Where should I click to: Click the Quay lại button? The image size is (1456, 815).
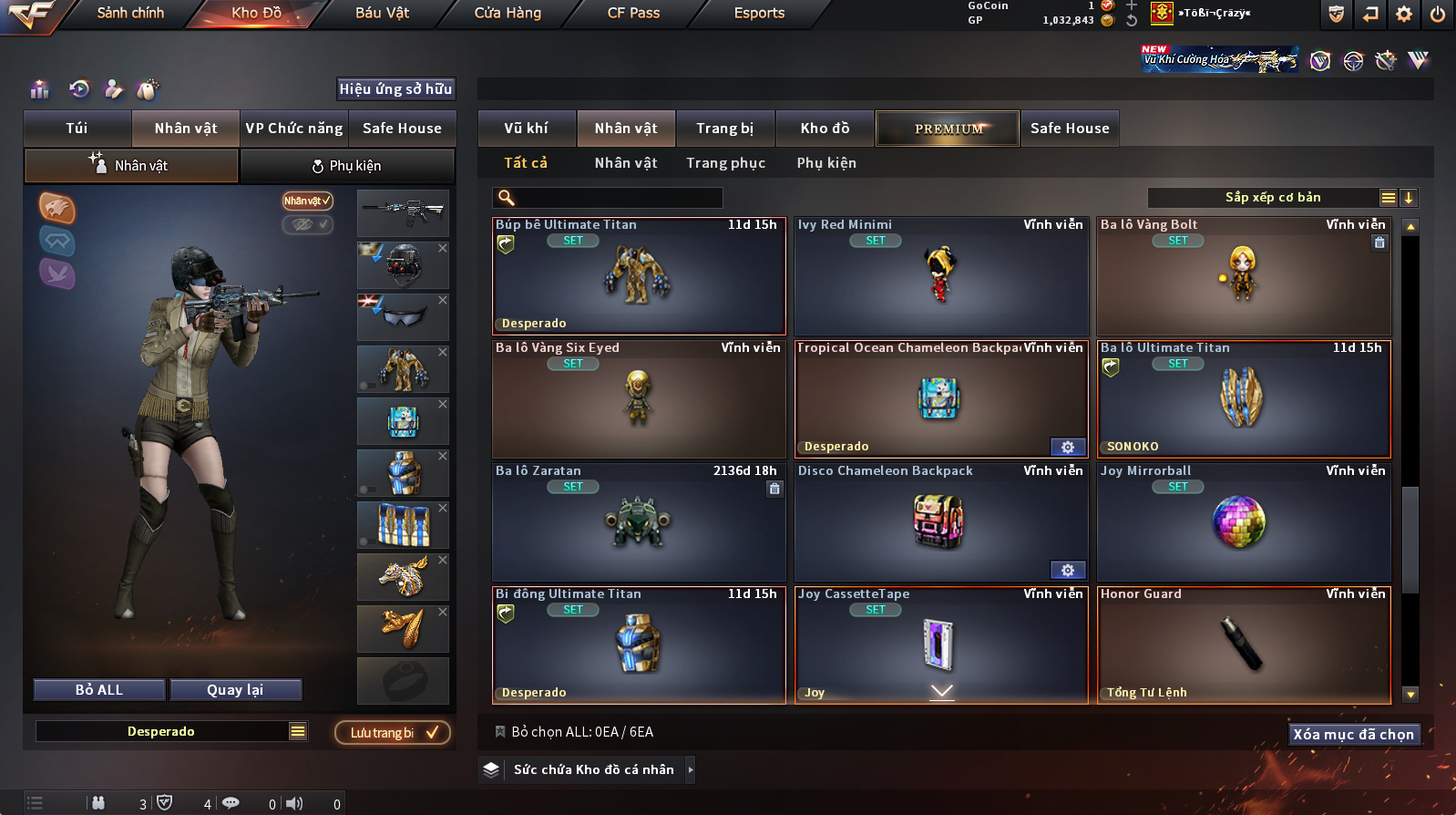click(235, 690)
